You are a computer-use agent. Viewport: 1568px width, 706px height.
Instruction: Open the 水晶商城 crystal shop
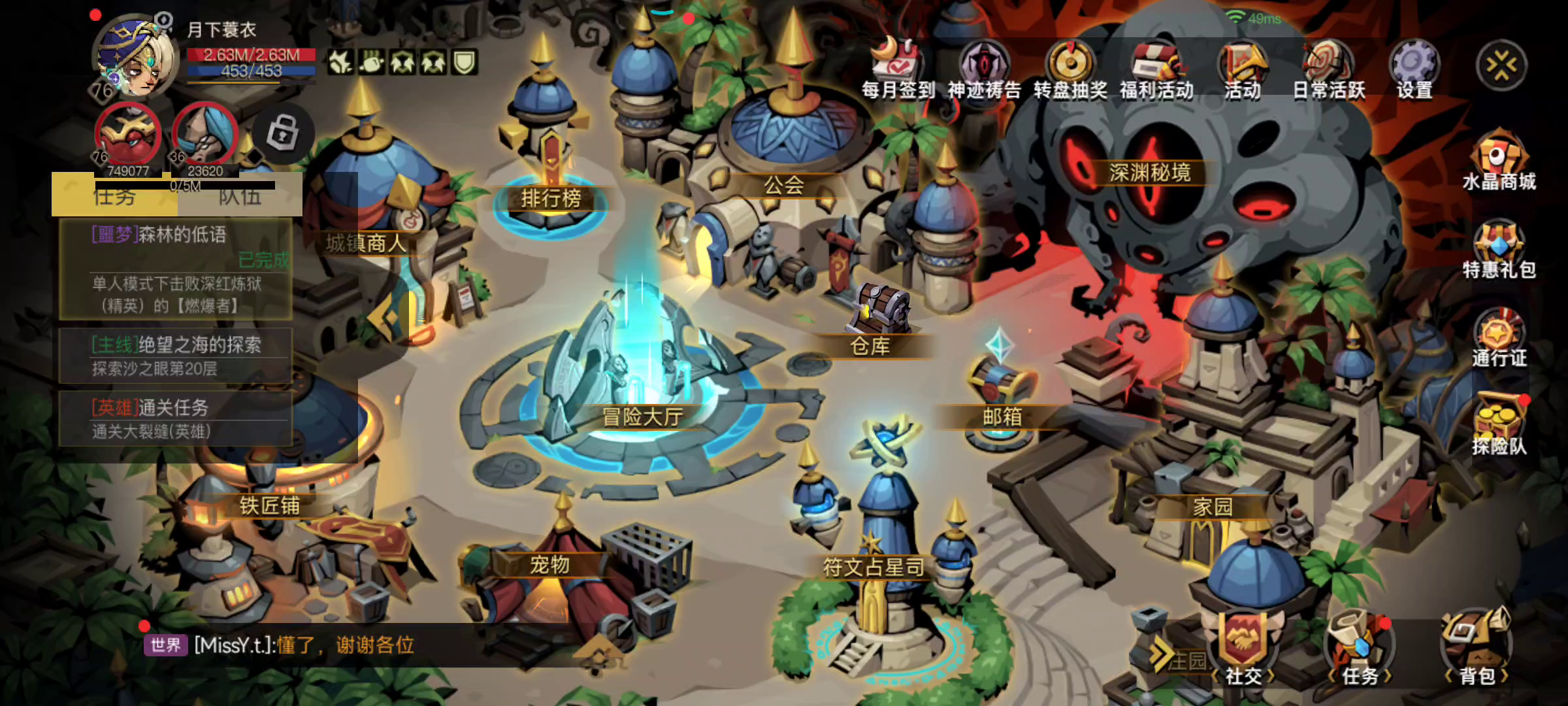click(x=1499, y=160)
